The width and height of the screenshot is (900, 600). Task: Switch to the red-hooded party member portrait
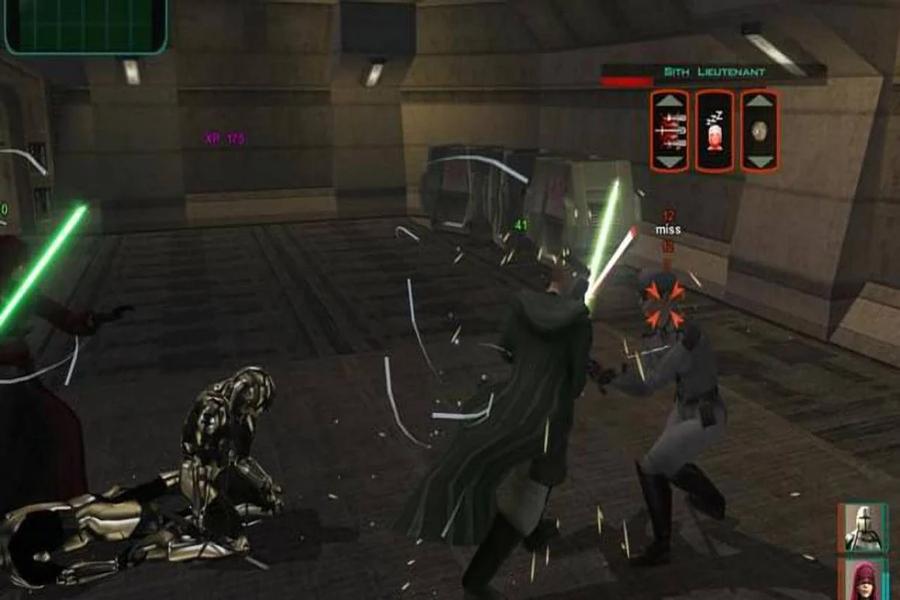pos(861,581)
